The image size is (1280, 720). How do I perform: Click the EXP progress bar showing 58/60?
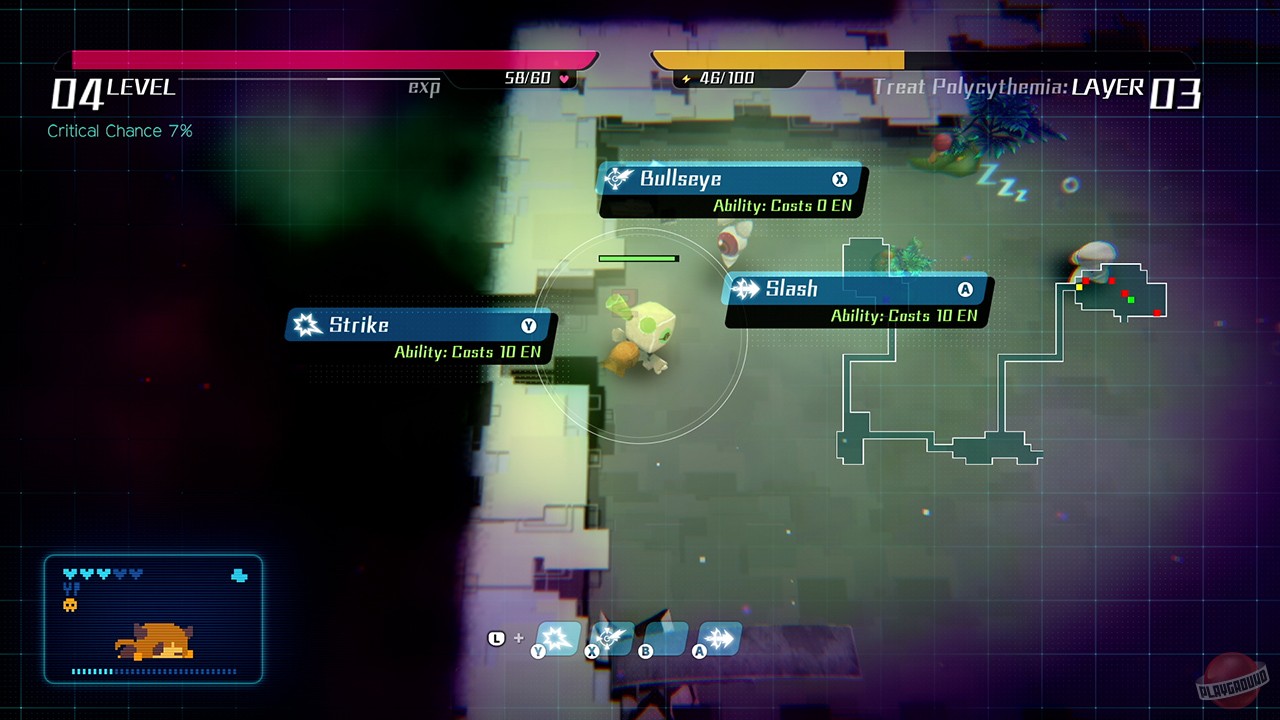(330, 58)
